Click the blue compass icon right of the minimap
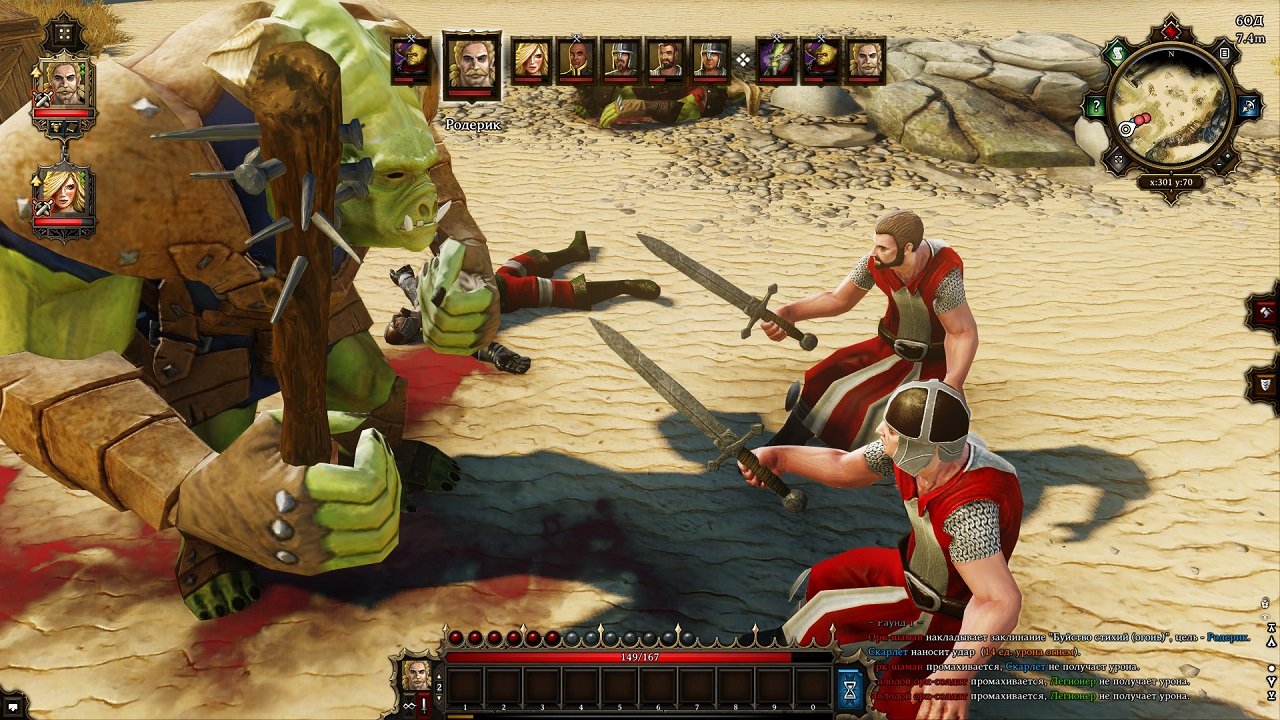Image resolution: width=1280 pixels, height=720 pixels. click(1248, 103)
